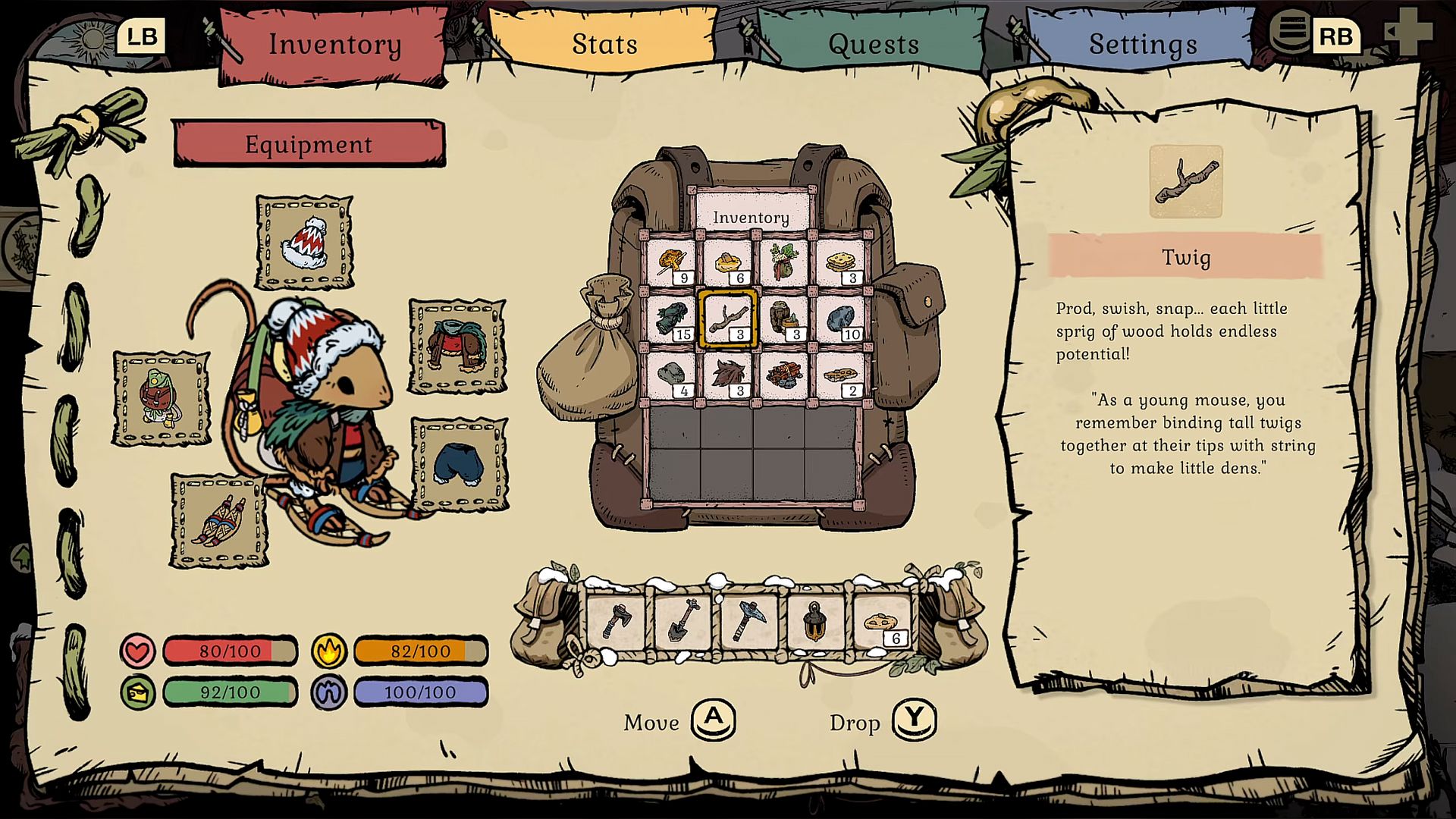Go to the Settings tab
Image resolution: width=1456 pixels, height=819 pixels.
(1142, 44)
